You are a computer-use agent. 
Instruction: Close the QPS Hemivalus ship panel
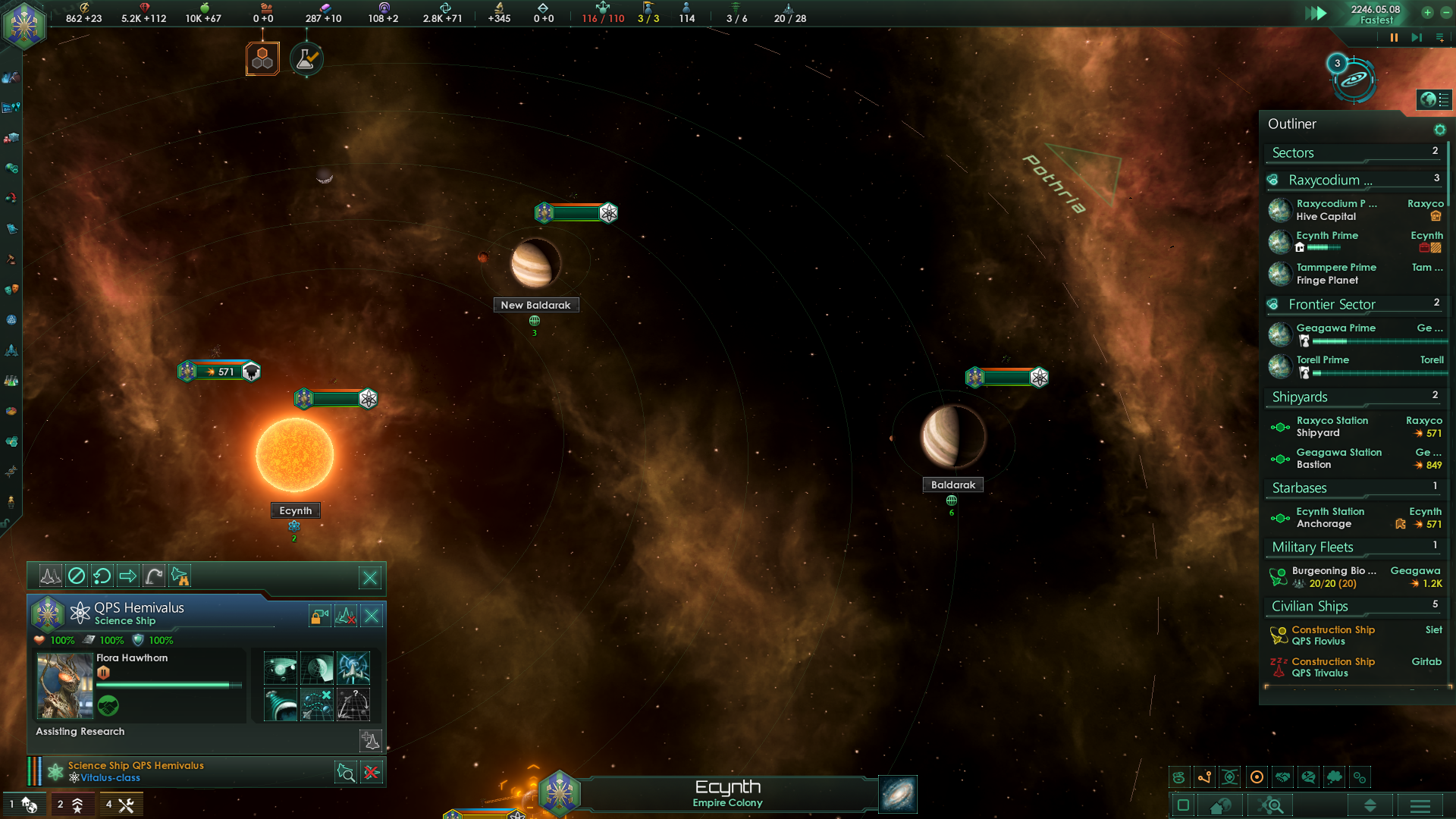click(372, 616)
